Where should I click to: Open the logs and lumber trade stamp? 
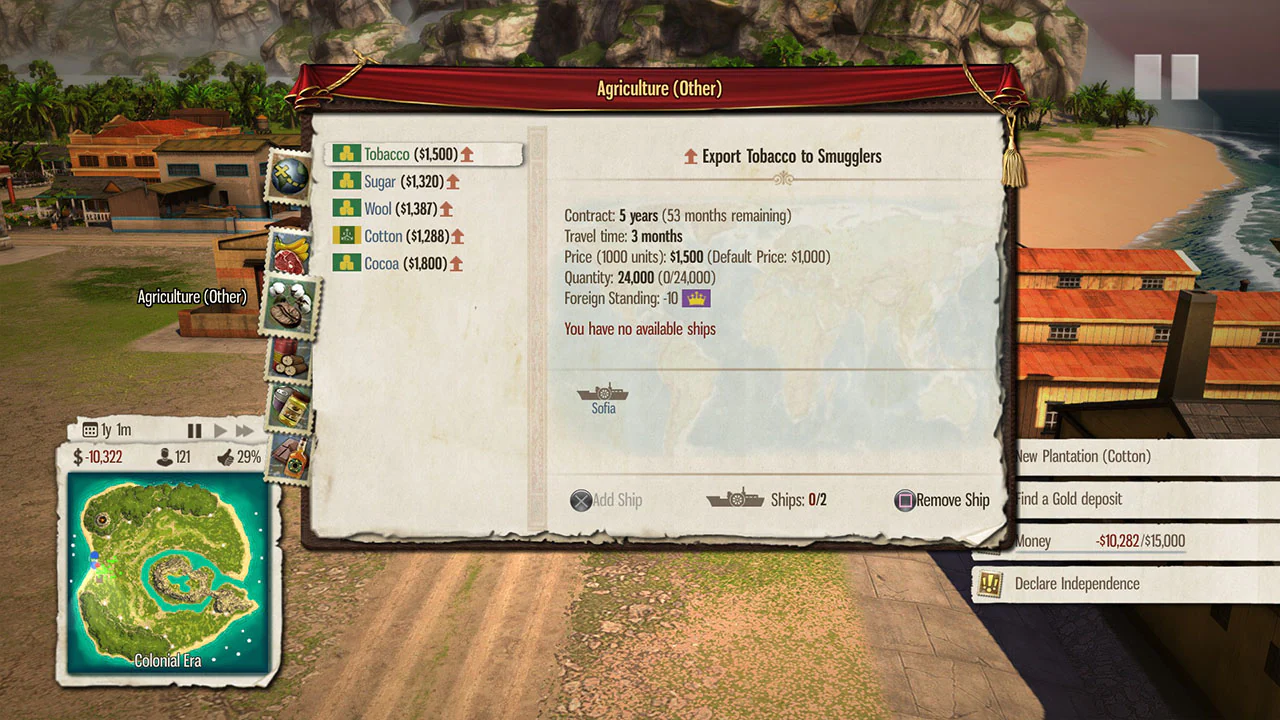tap(289, 360)
